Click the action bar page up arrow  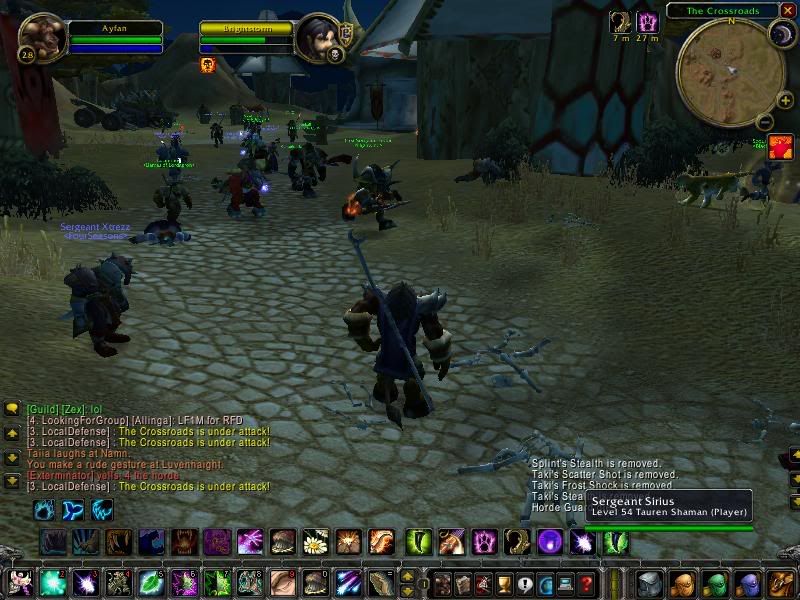pyautogui.click(x=407, y=576)
